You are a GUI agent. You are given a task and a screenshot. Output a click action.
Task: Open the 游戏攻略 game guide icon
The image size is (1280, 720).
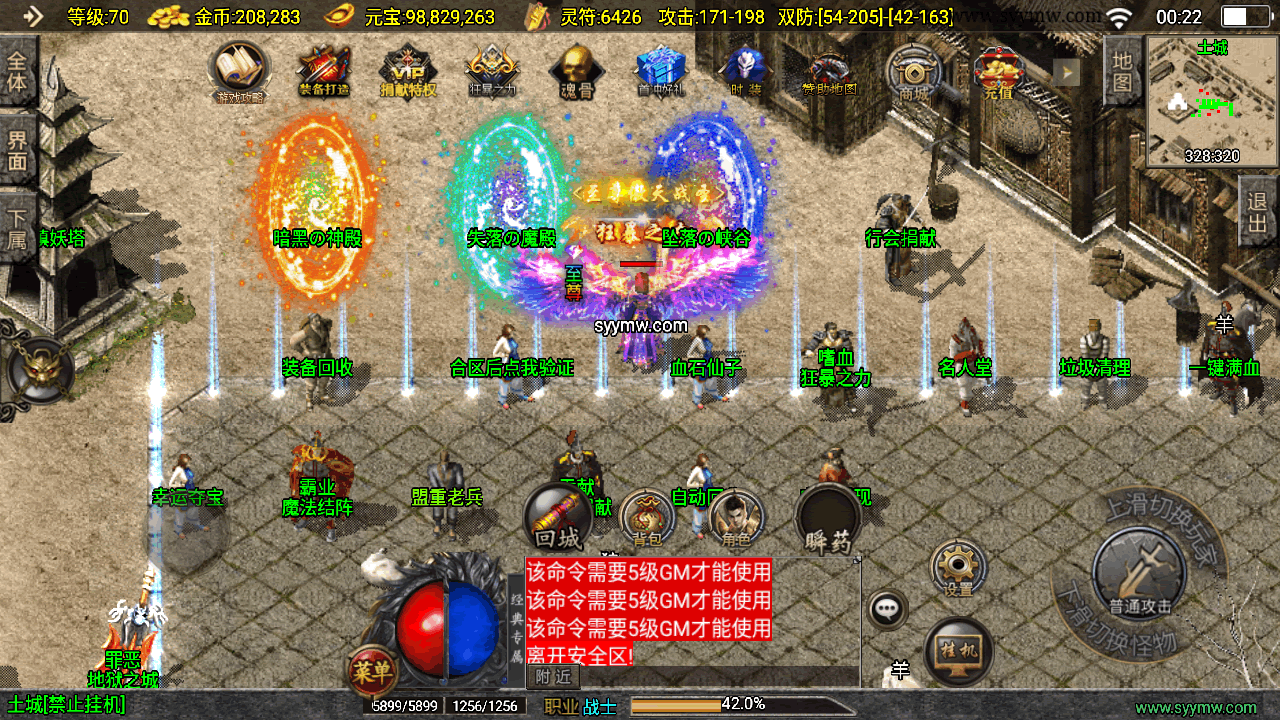pos(239,70)
